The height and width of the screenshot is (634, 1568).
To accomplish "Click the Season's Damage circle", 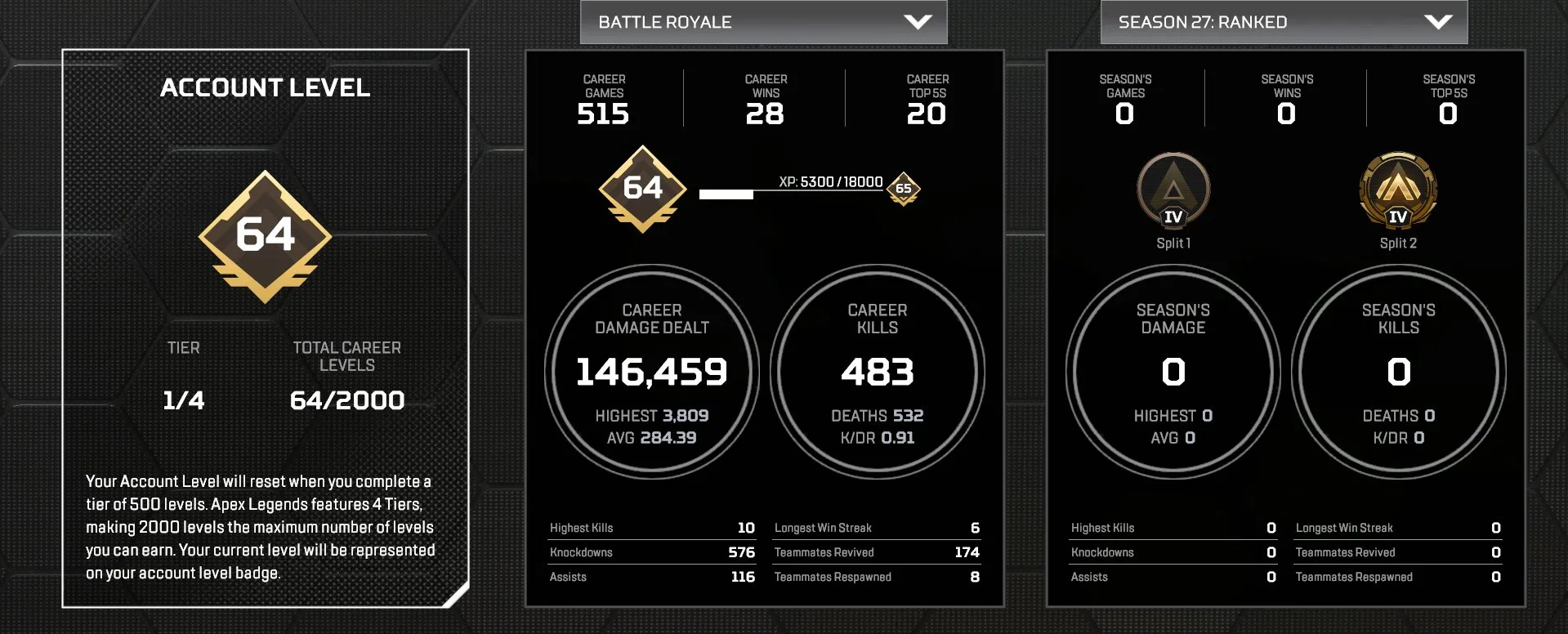I will [x=1173, y=372].
